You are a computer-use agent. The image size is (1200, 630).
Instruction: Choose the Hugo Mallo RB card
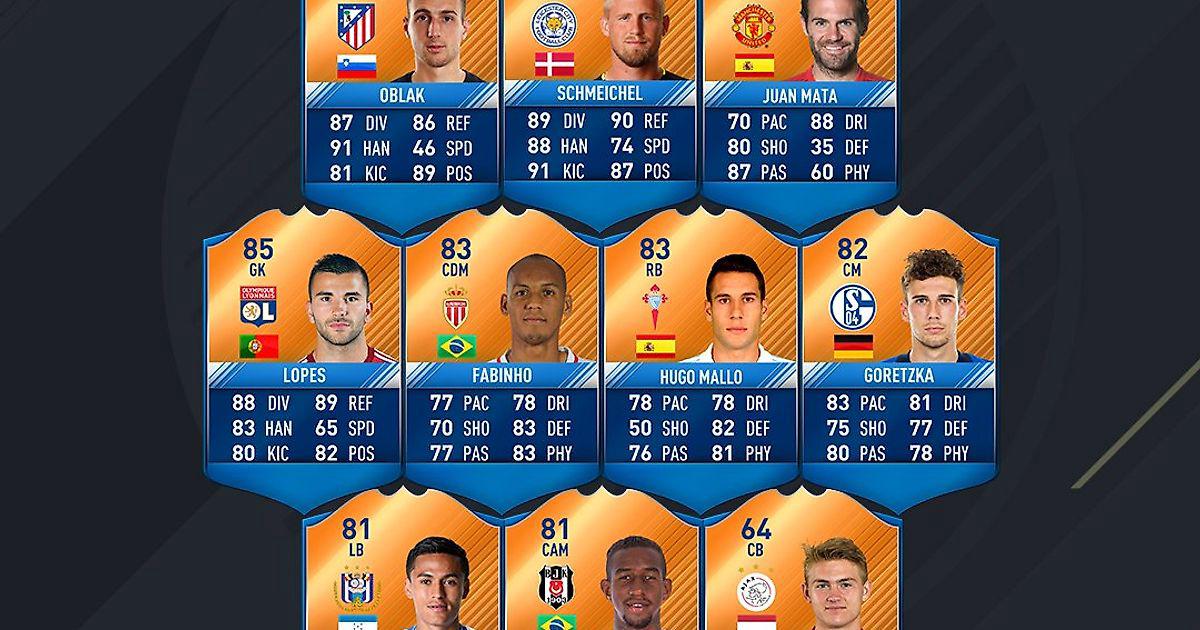(x=700, y=350)
